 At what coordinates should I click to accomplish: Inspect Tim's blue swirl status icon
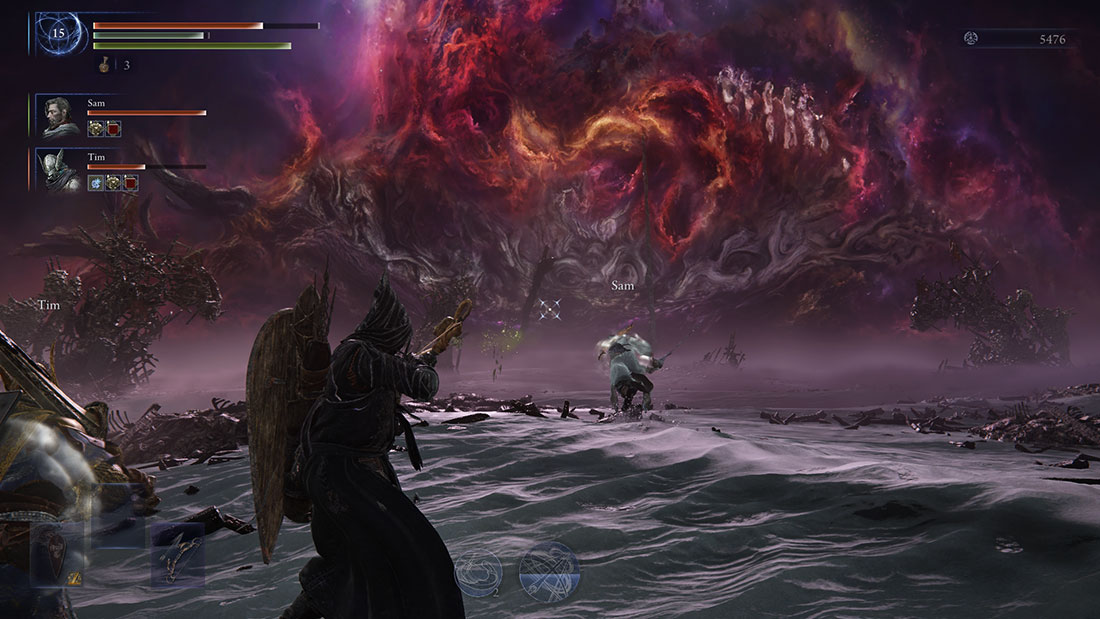(94, 183)
